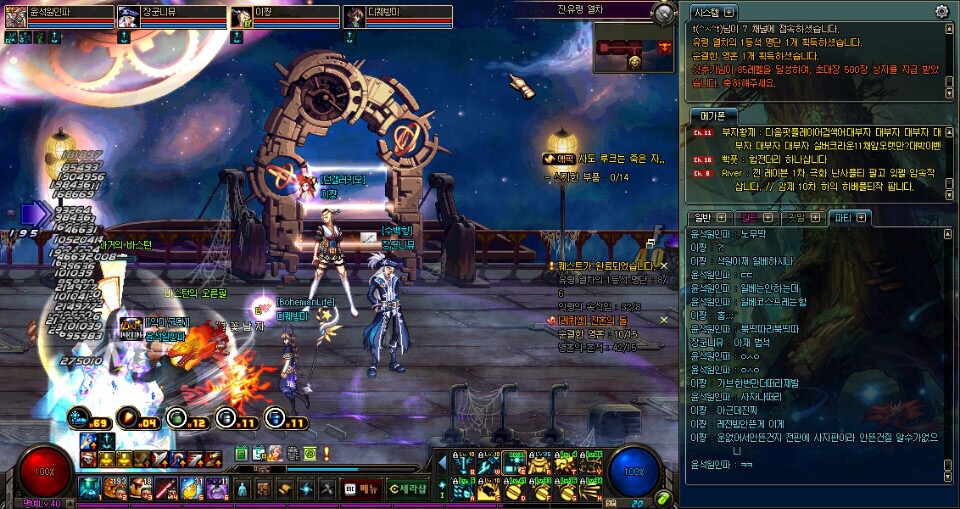Select the 메가폰 megaphone tab
Image resolution: width=960 pixels, height=509 pixels.
713,115
